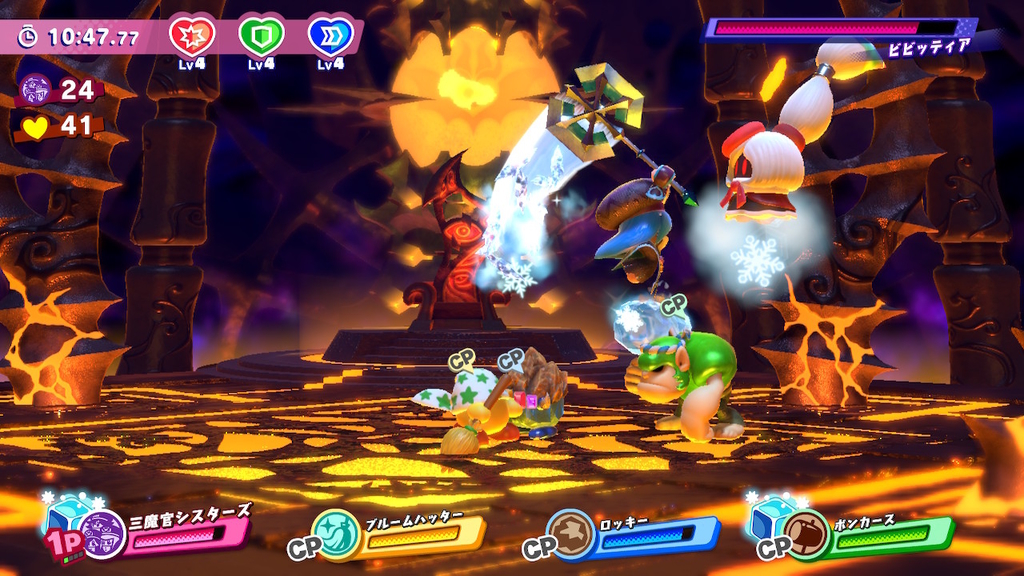Choose the blue speed power-up heart
The width and height of the screenshot is (1024, 576).
[x=331, y=36]
